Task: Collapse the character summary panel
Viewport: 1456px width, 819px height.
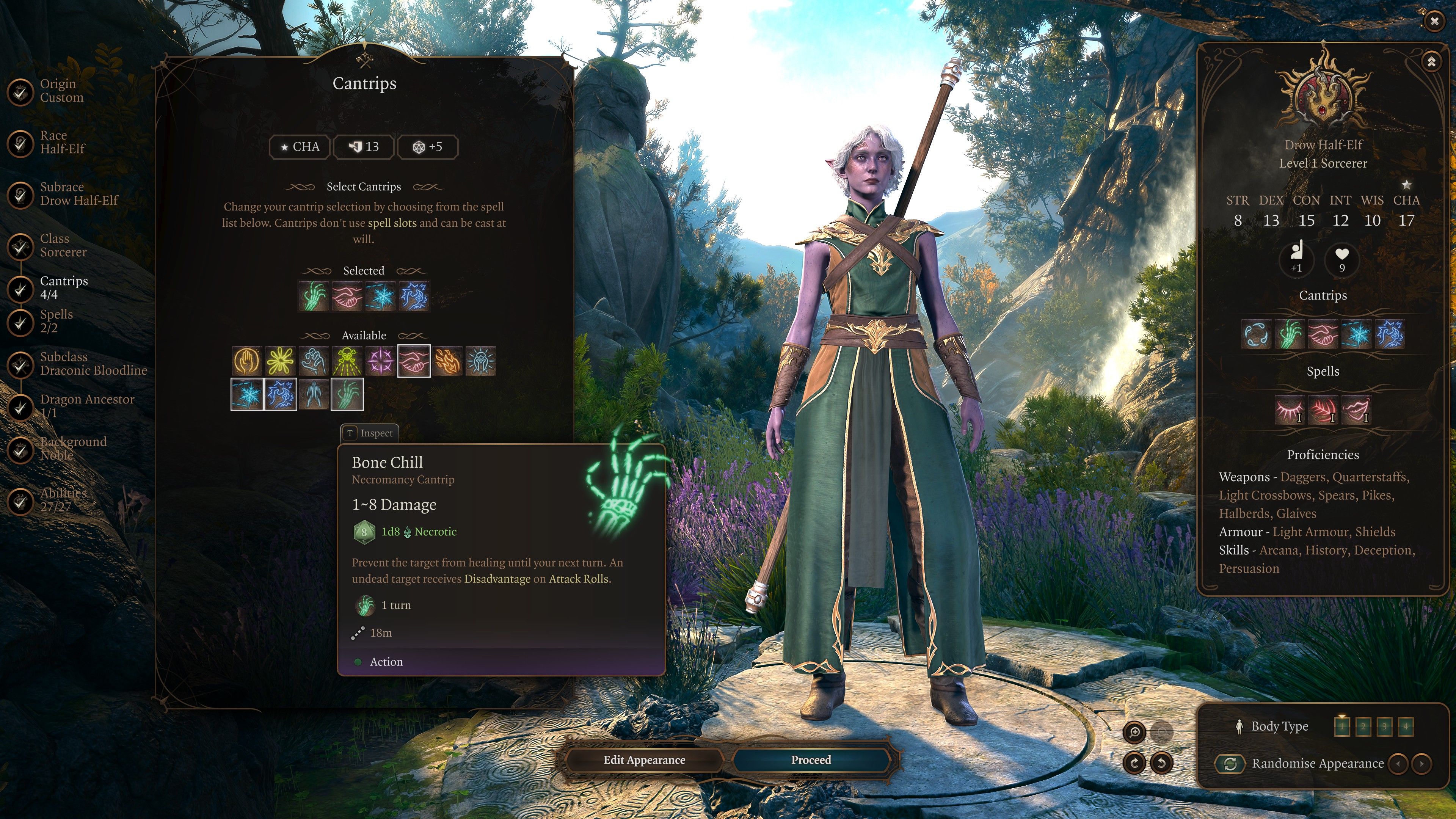Action: click(x=1431, y=61)
